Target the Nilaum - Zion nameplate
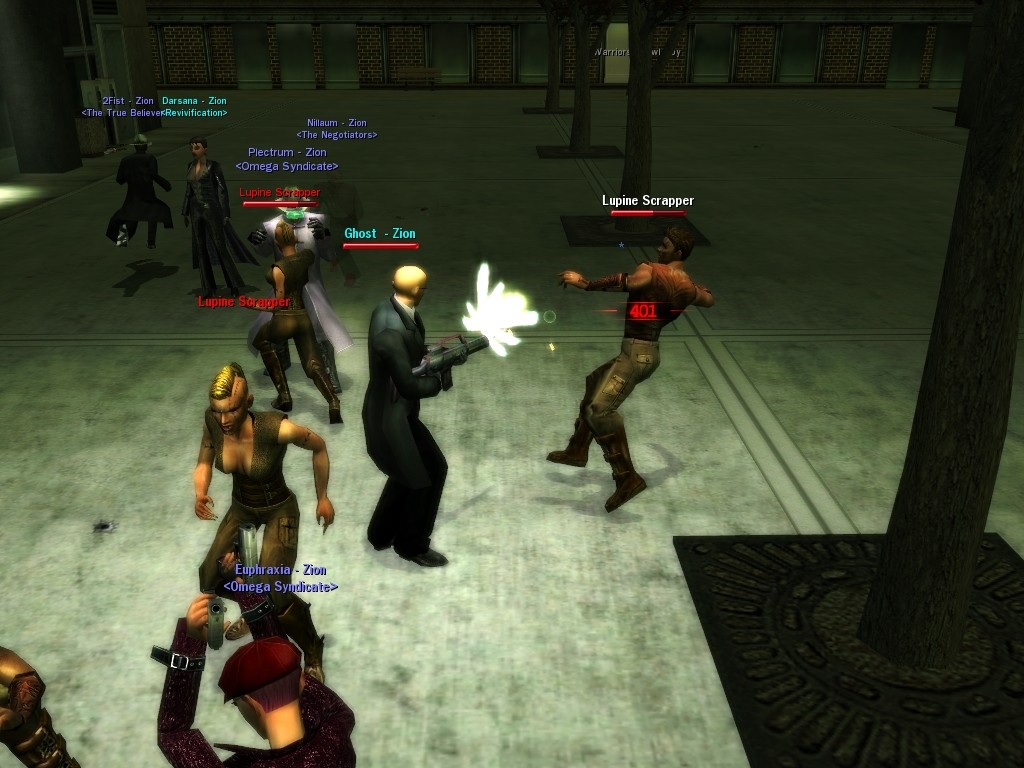The height and width of the screenshot is (768, 1024). pos(336,123)
